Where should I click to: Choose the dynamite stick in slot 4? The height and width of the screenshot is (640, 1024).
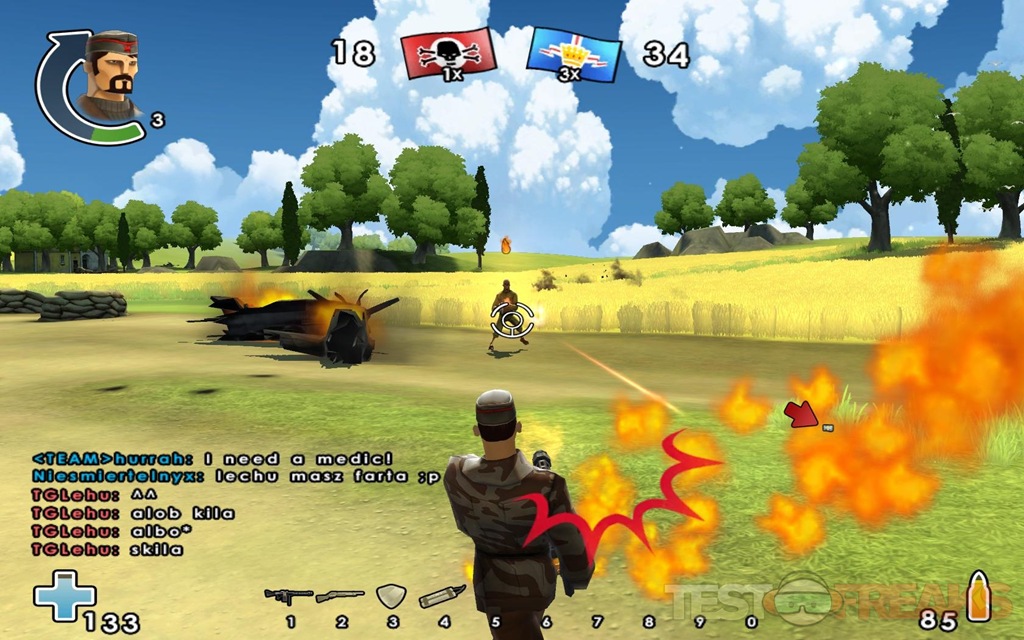click(x=441, y=596)
